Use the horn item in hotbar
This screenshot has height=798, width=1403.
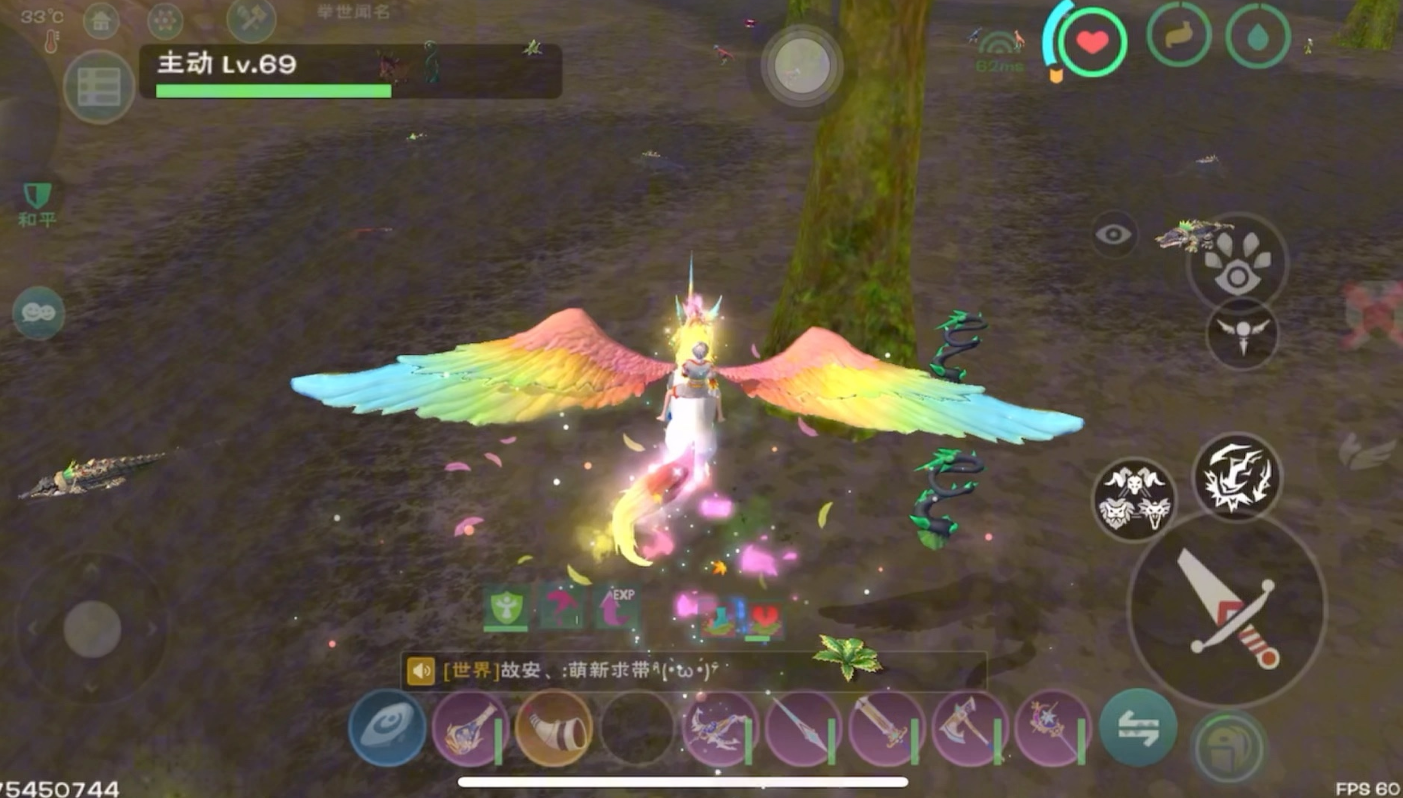(x=553, y=728)
